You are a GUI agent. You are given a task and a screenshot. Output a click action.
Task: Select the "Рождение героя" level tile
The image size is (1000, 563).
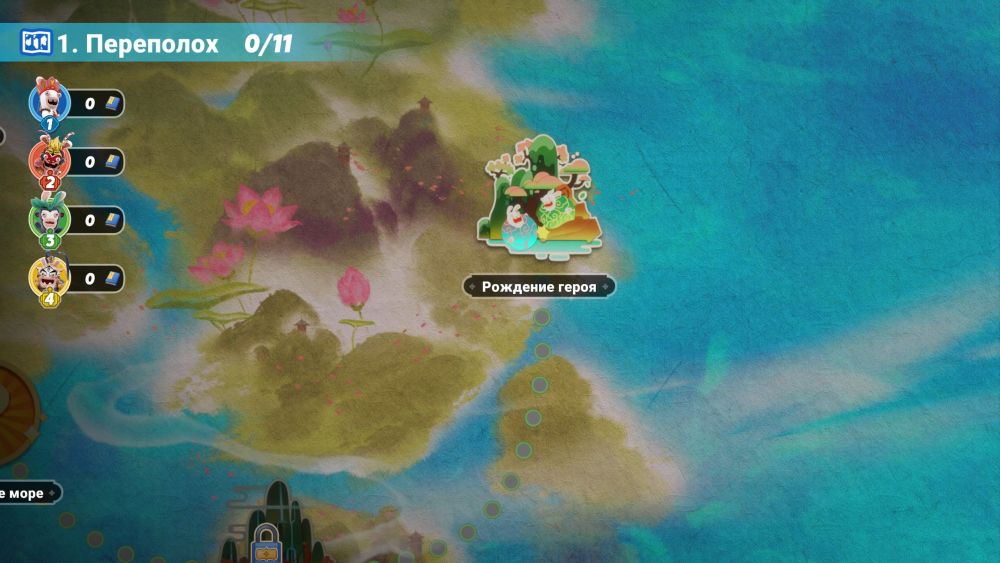(540, 195)
